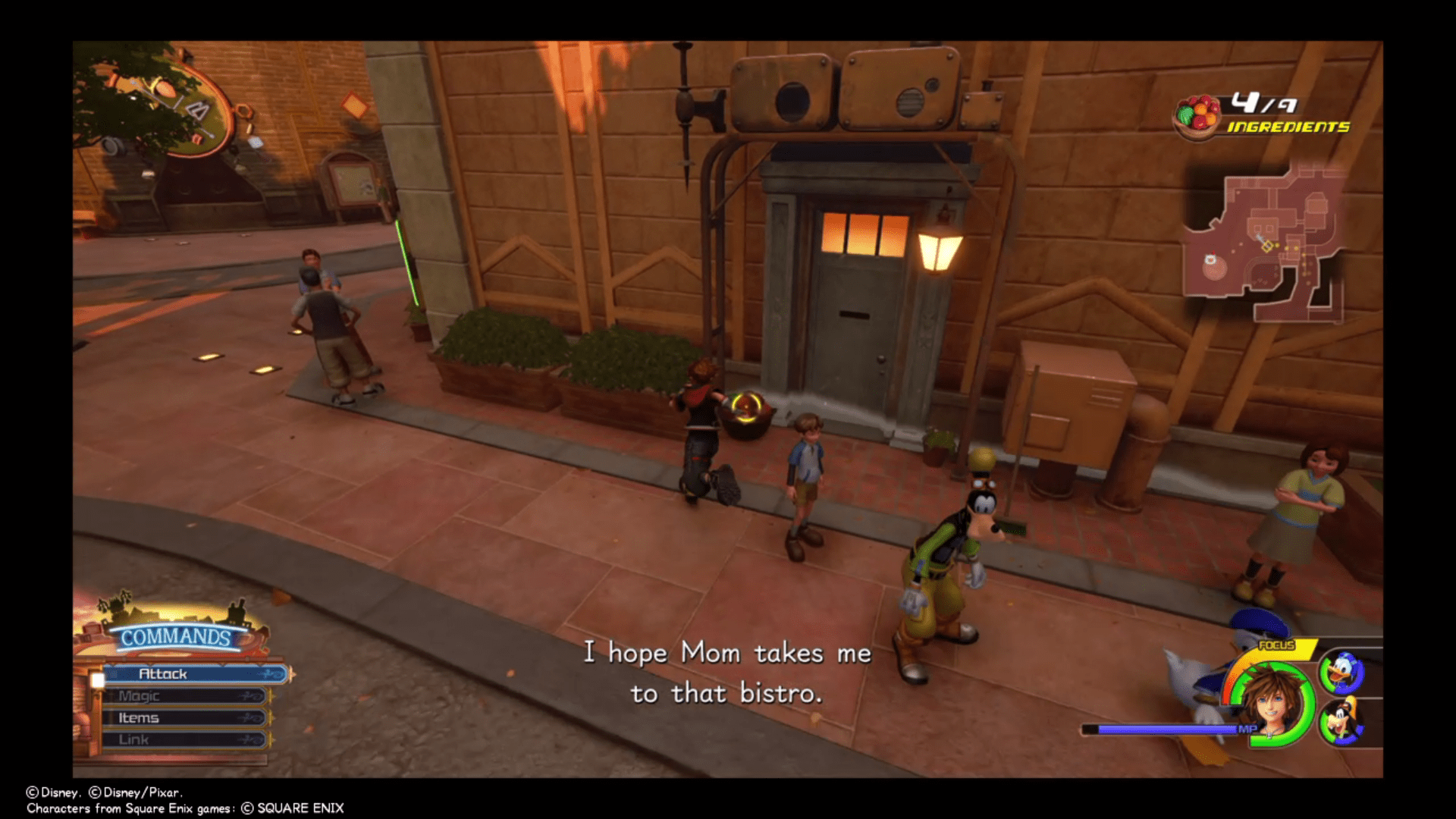The image size is (1456, 819).
Task: Click the bistro dialogue subtitle text
Action: 727,675
